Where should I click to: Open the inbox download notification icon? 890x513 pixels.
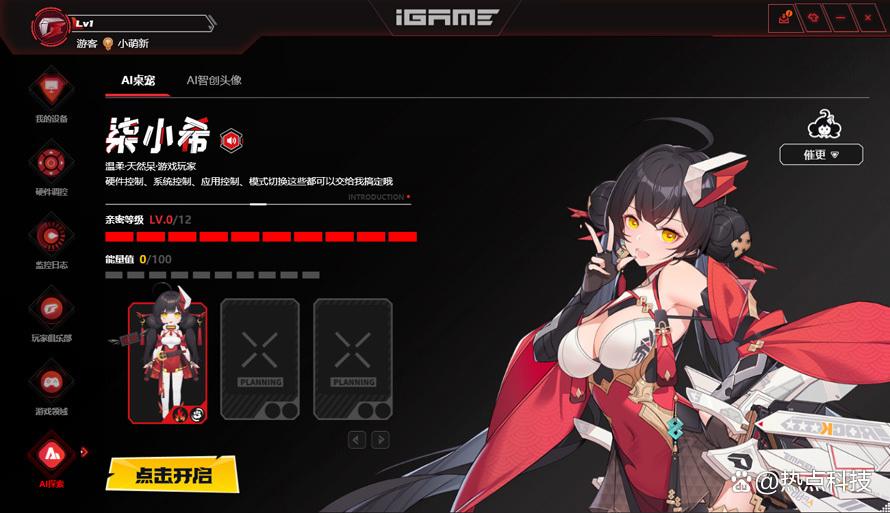[x=784, y=17]
